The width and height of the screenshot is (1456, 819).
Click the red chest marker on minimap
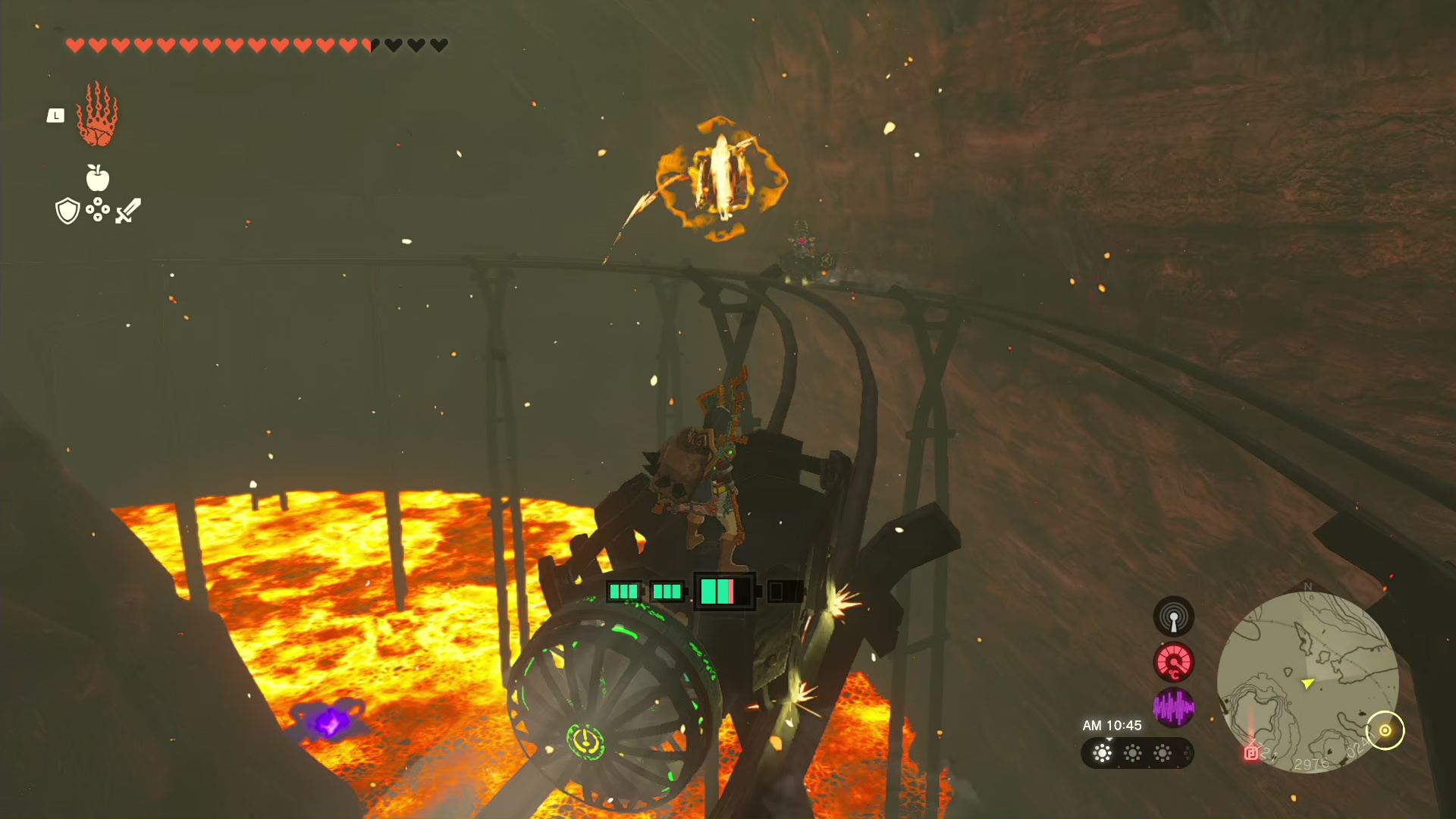tap(1251, 752)
